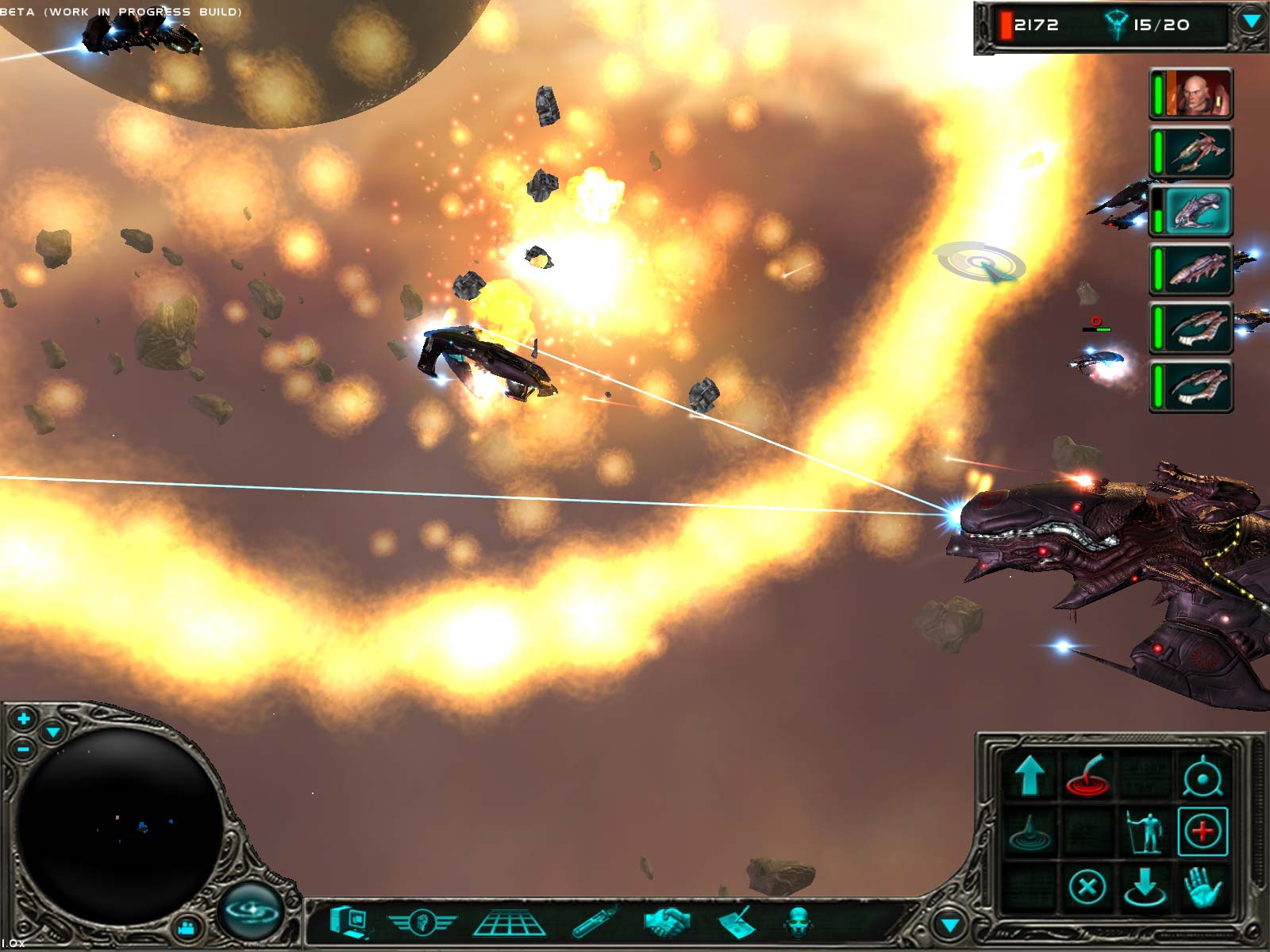Click the circular minimap radar
Screen dimensions: 1270x952
pos(119,825)
